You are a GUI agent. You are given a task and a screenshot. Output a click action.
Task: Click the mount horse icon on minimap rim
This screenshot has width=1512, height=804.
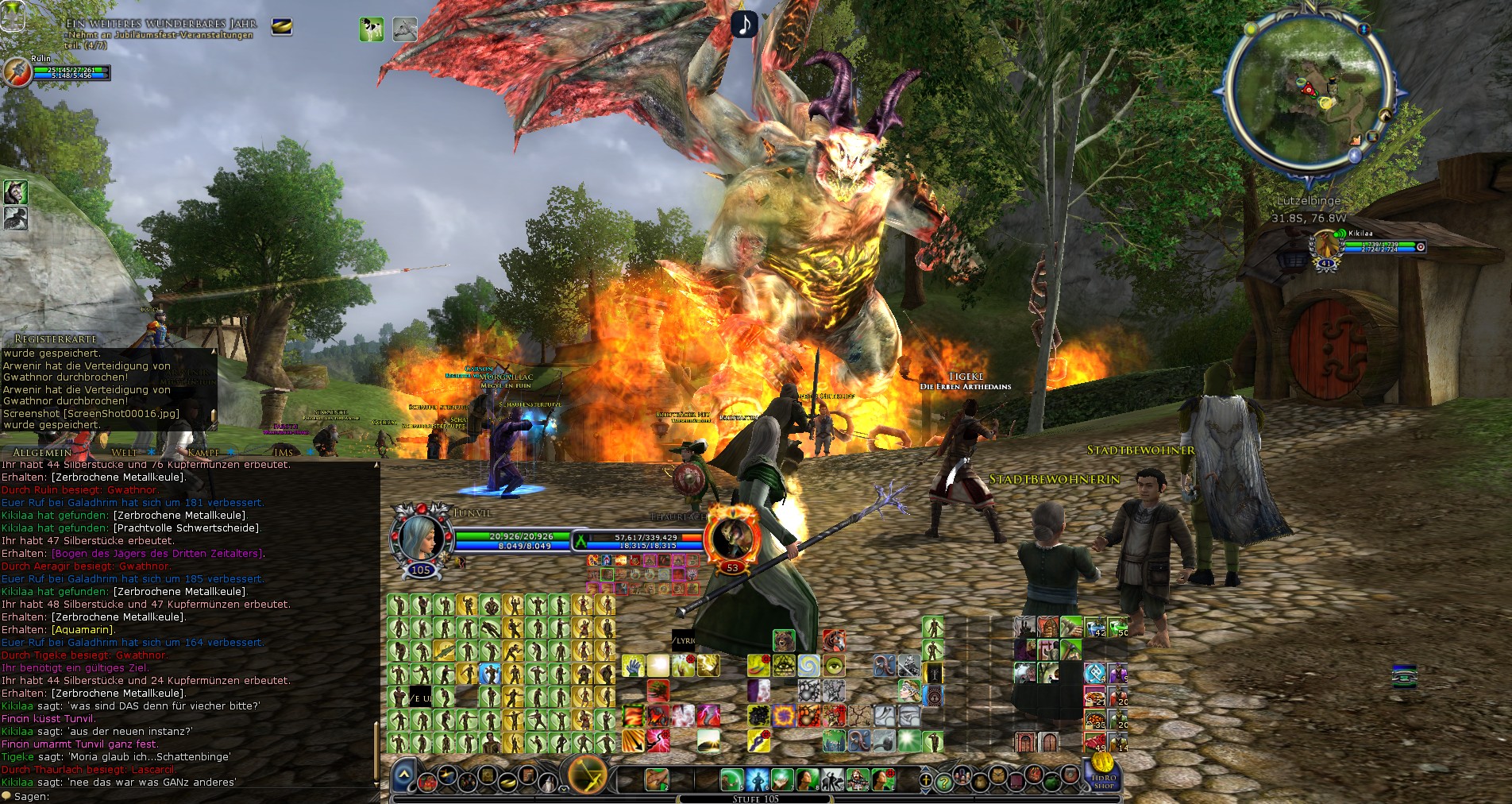[x=1384, y=115]
